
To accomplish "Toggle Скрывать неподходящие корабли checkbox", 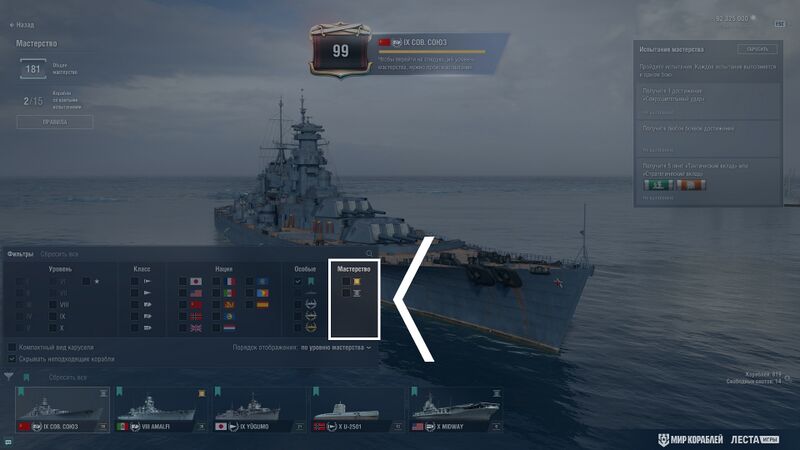I will point(12,358).
